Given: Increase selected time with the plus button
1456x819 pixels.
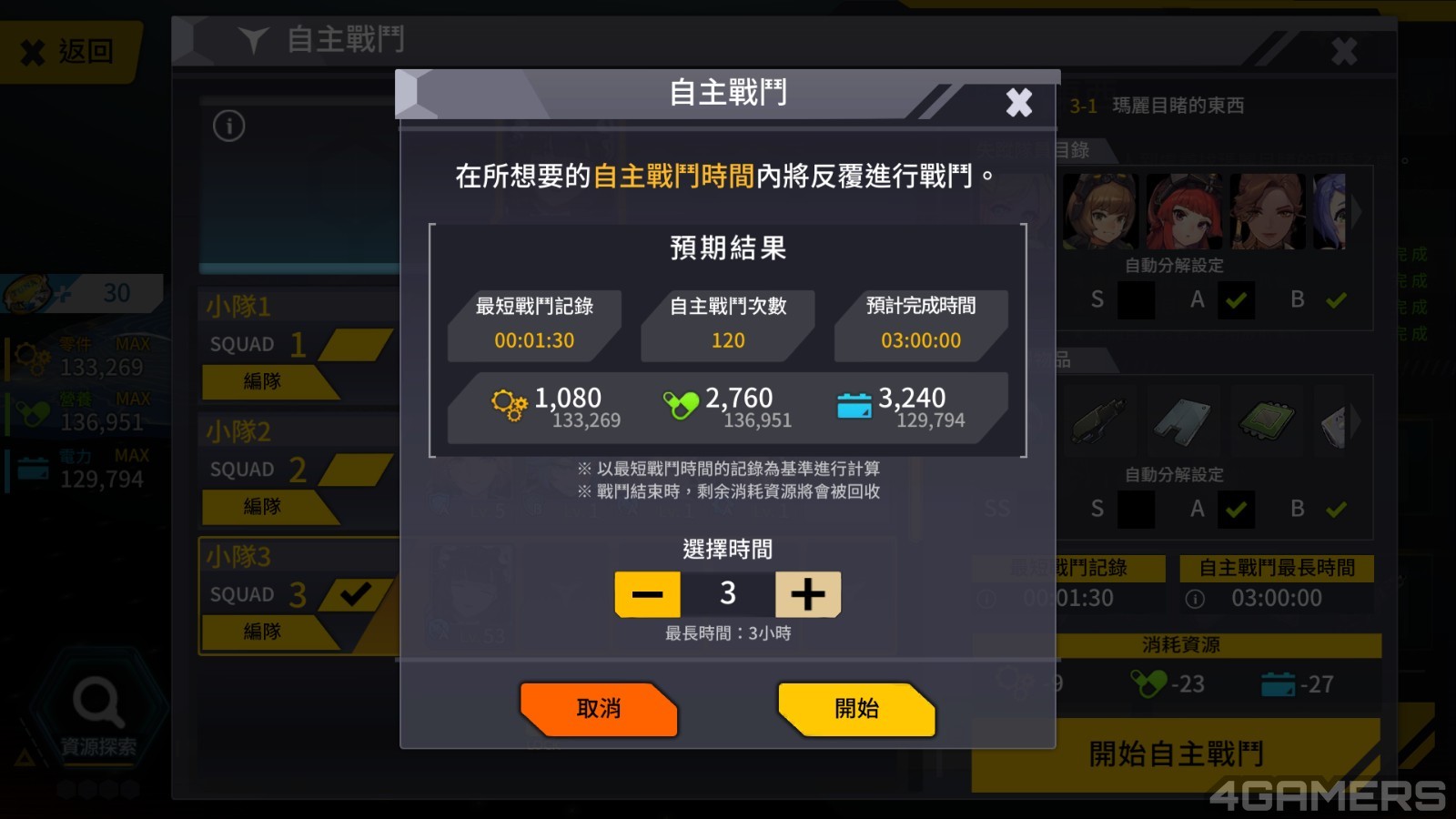Looking at the screenshot, I should (807, 594).
